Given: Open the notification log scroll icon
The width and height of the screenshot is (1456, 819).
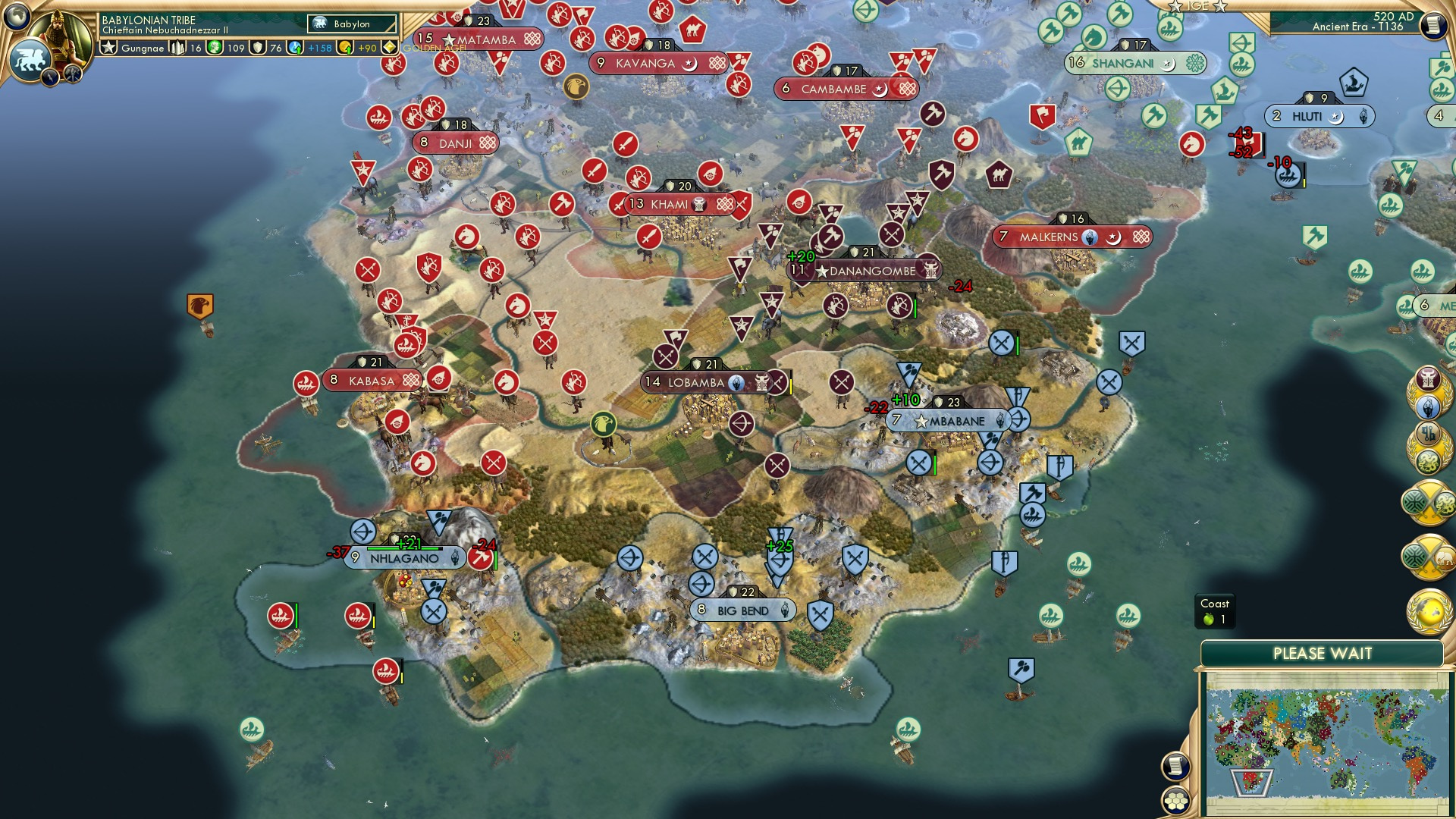Looking at the screenshot, I should point(1175,767).
